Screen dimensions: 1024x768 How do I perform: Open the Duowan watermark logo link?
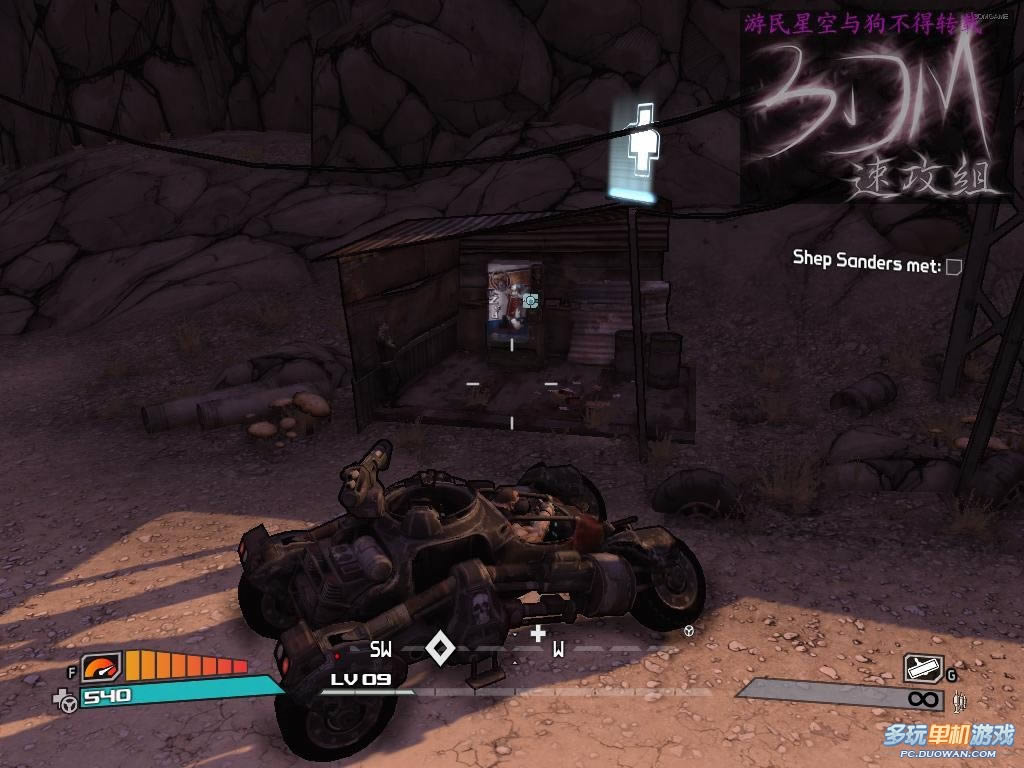[x=948, y=739]
